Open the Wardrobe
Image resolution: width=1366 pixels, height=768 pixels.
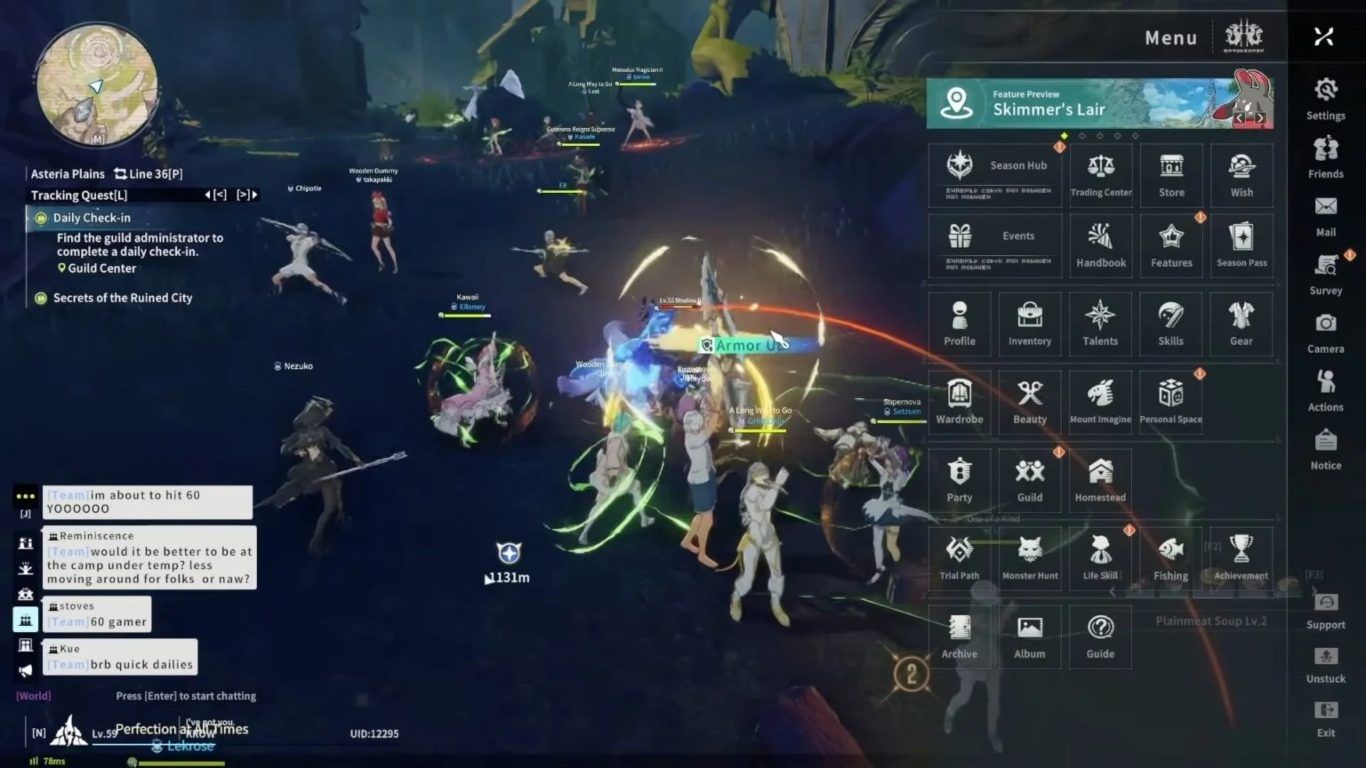tap(960, 402)
